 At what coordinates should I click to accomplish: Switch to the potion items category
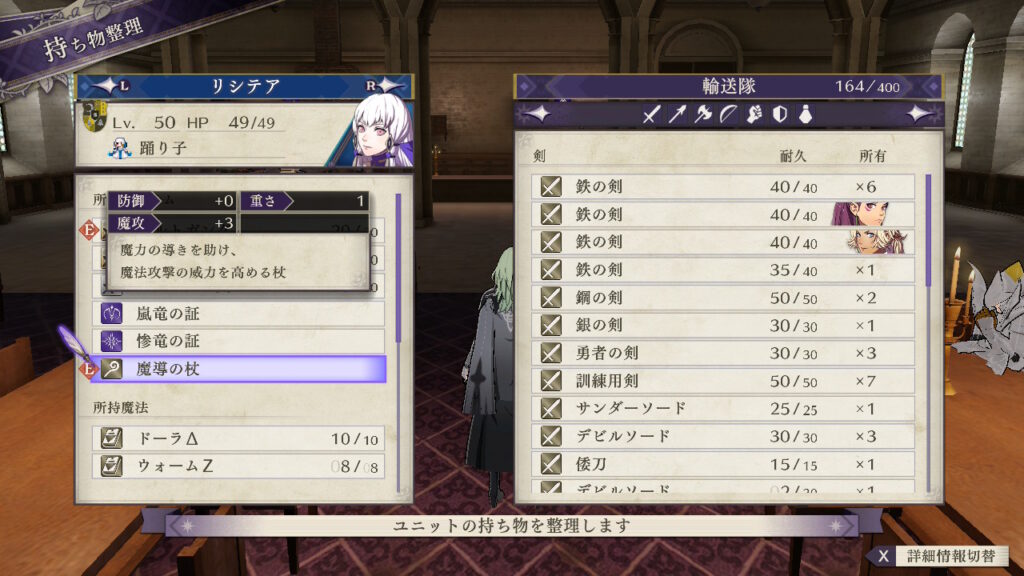(x=804, y=115)
